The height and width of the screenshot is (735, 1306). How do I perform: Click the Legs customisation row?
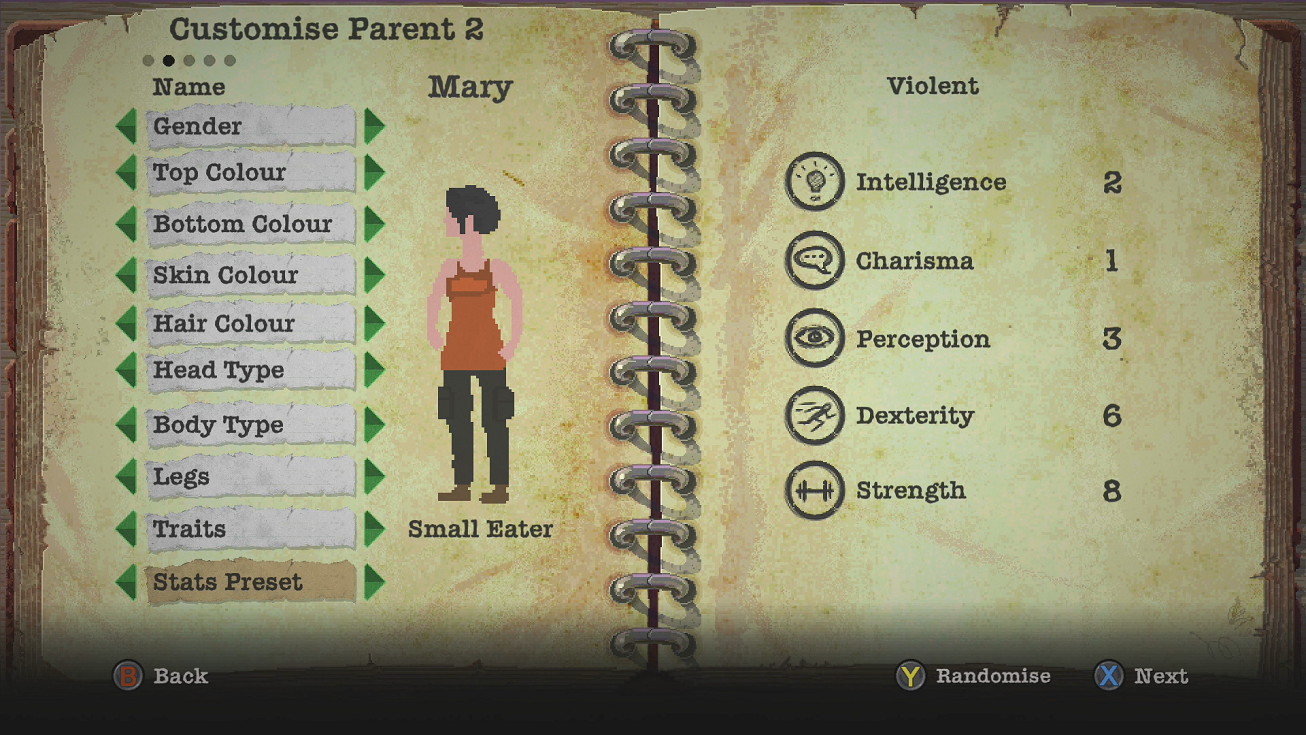tap(250, 477)
